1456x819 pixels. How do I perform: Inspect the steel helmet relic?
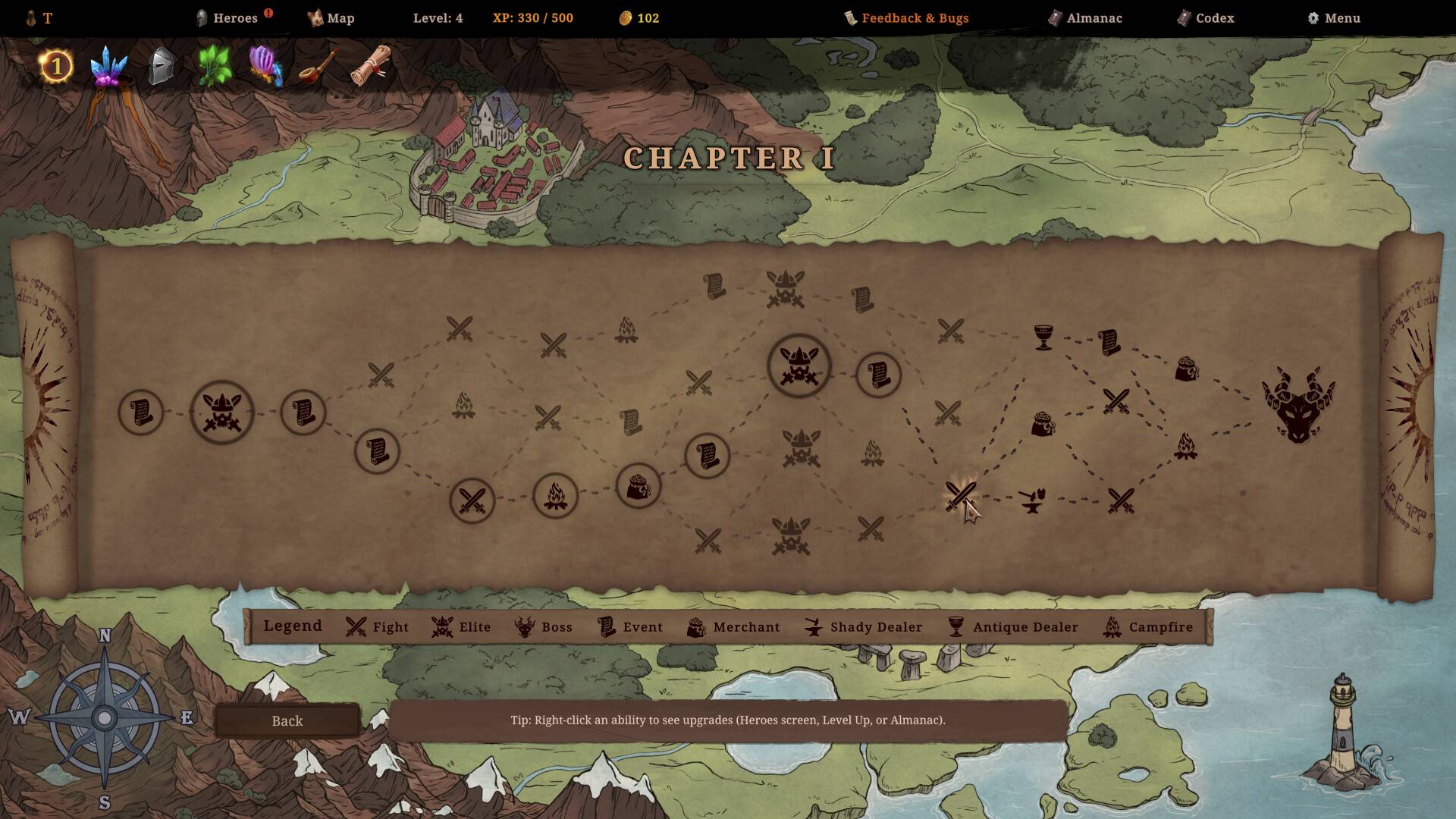tap(161, 67)
